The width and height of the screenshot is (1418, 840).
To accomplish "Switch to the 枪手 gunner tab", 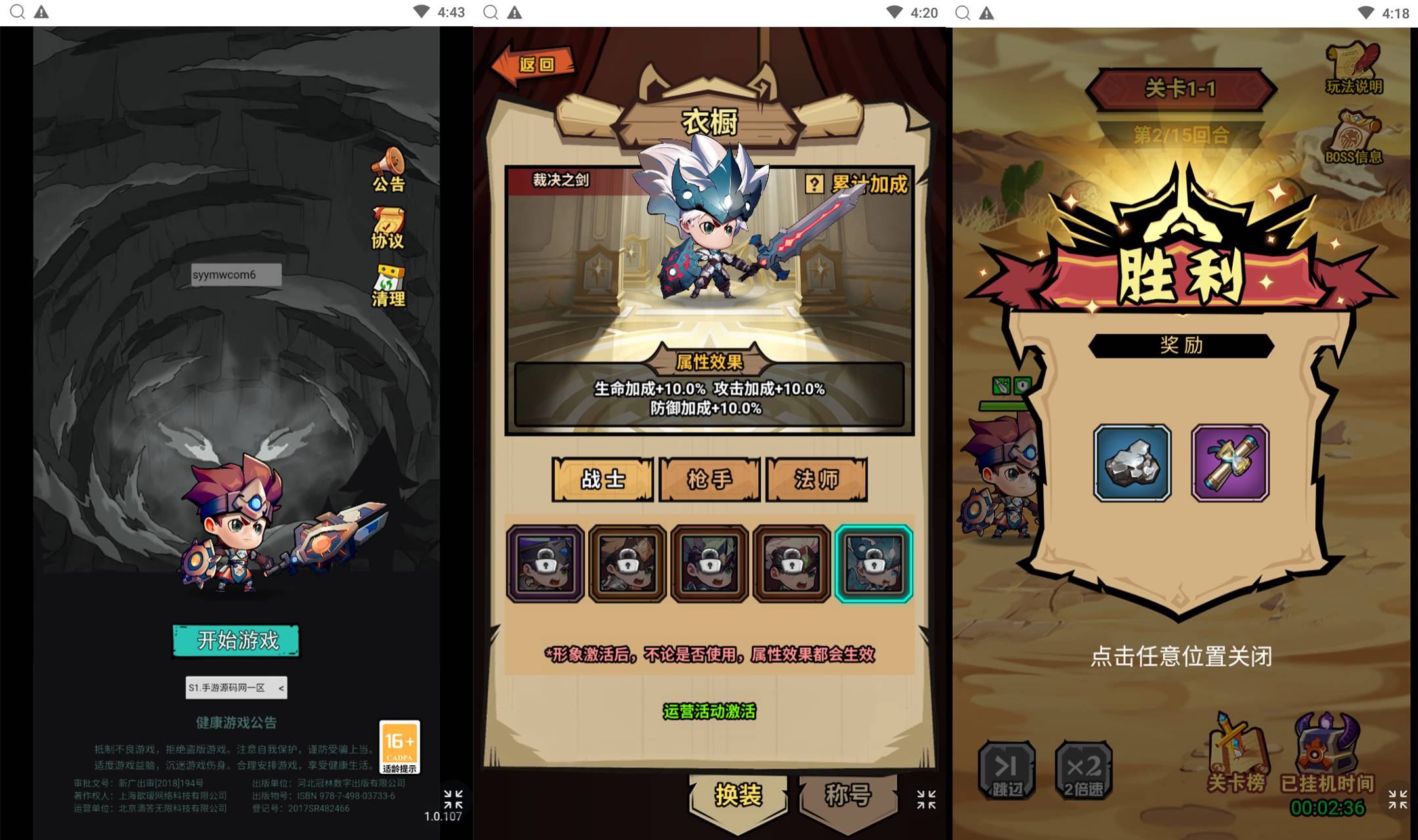I will point(710,479).
